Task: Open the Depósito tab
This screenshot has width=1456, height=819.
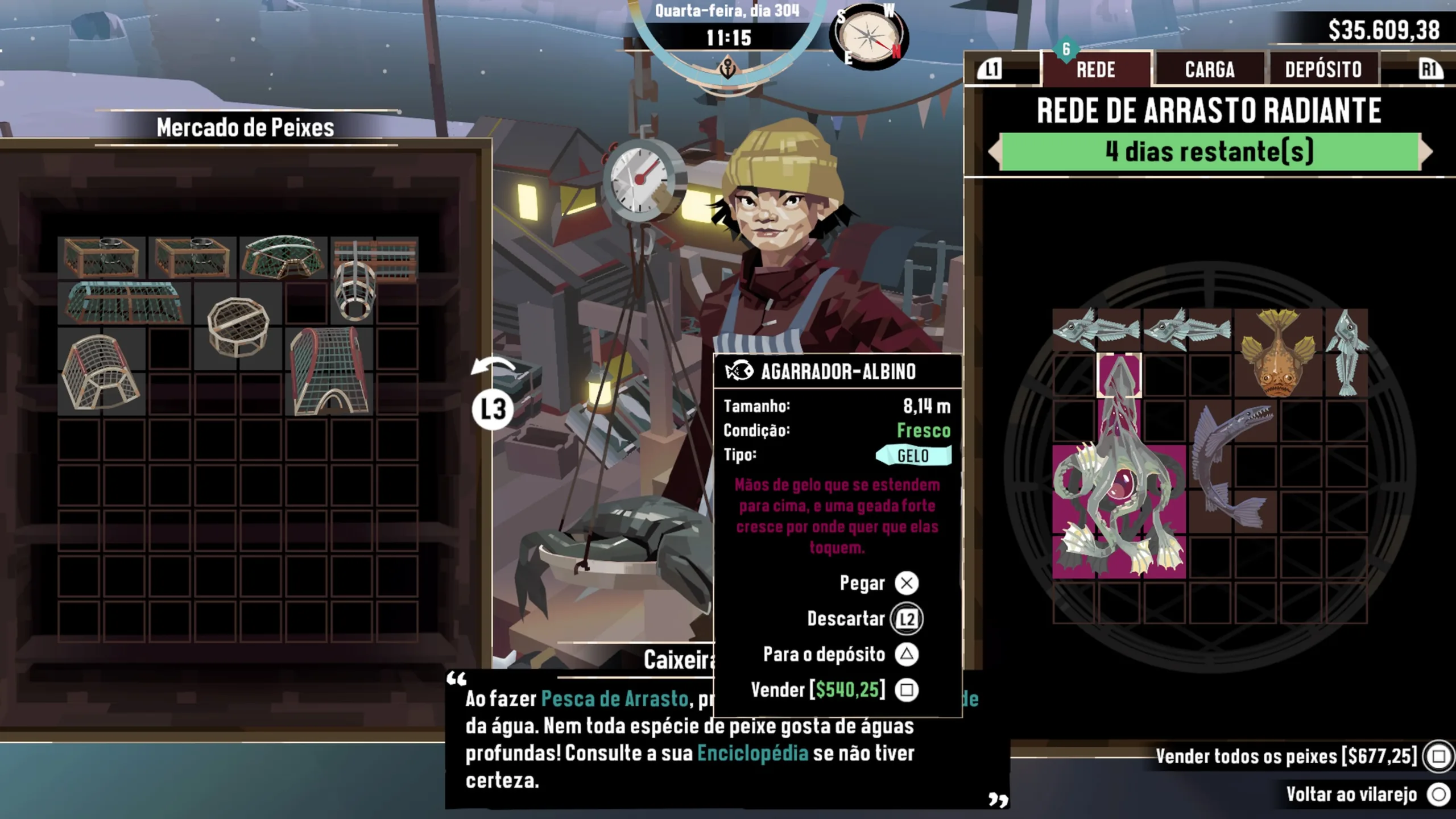Action: pos(1323,69)
